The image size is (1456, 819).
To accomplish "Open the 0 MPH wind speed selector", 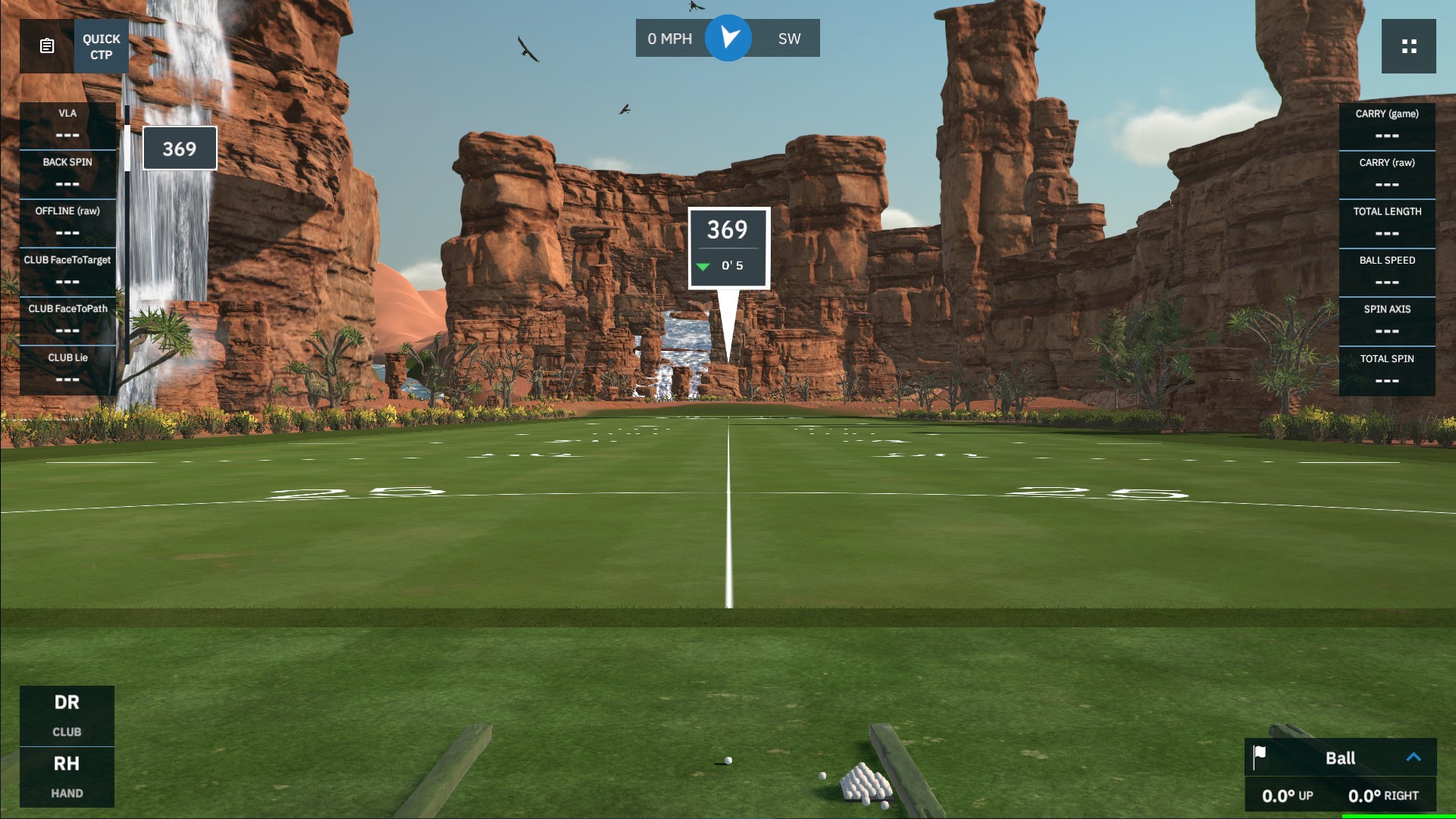I will tap(670, 37).
